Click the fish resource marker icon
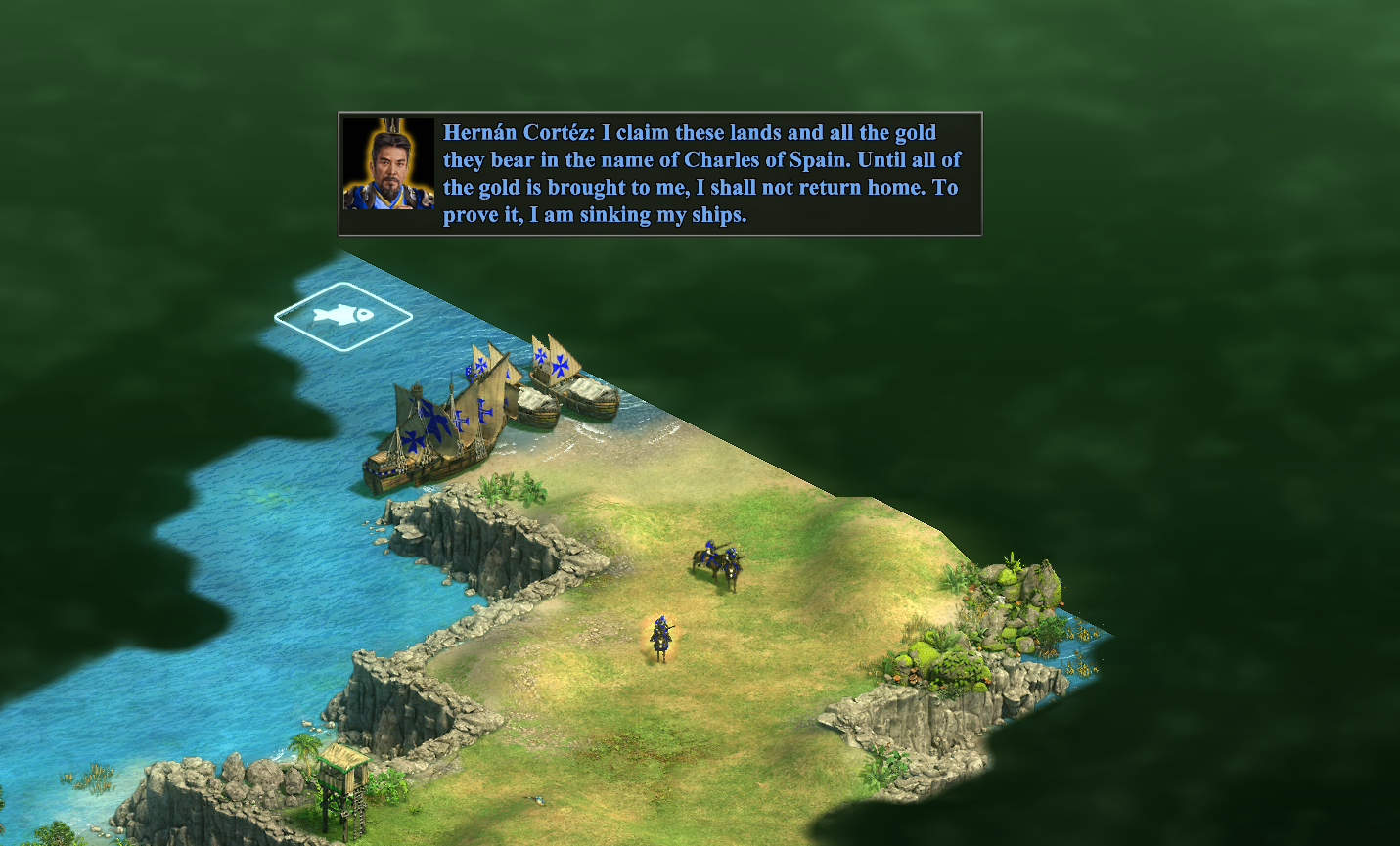Image resolution: width=1400 pixels, height=846 pixels. (x=343, y=315)
